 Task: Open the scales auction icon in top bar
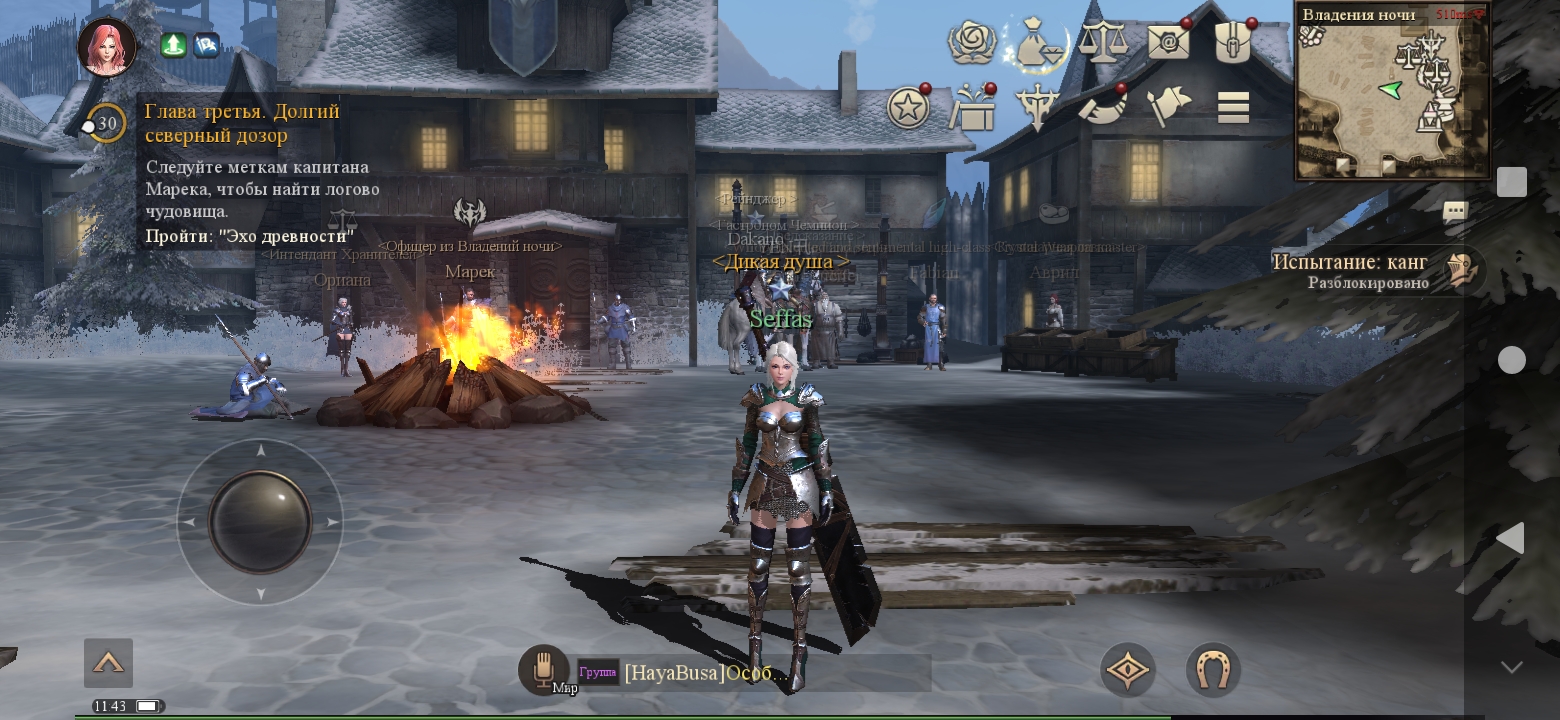(x=1103, y=43)
